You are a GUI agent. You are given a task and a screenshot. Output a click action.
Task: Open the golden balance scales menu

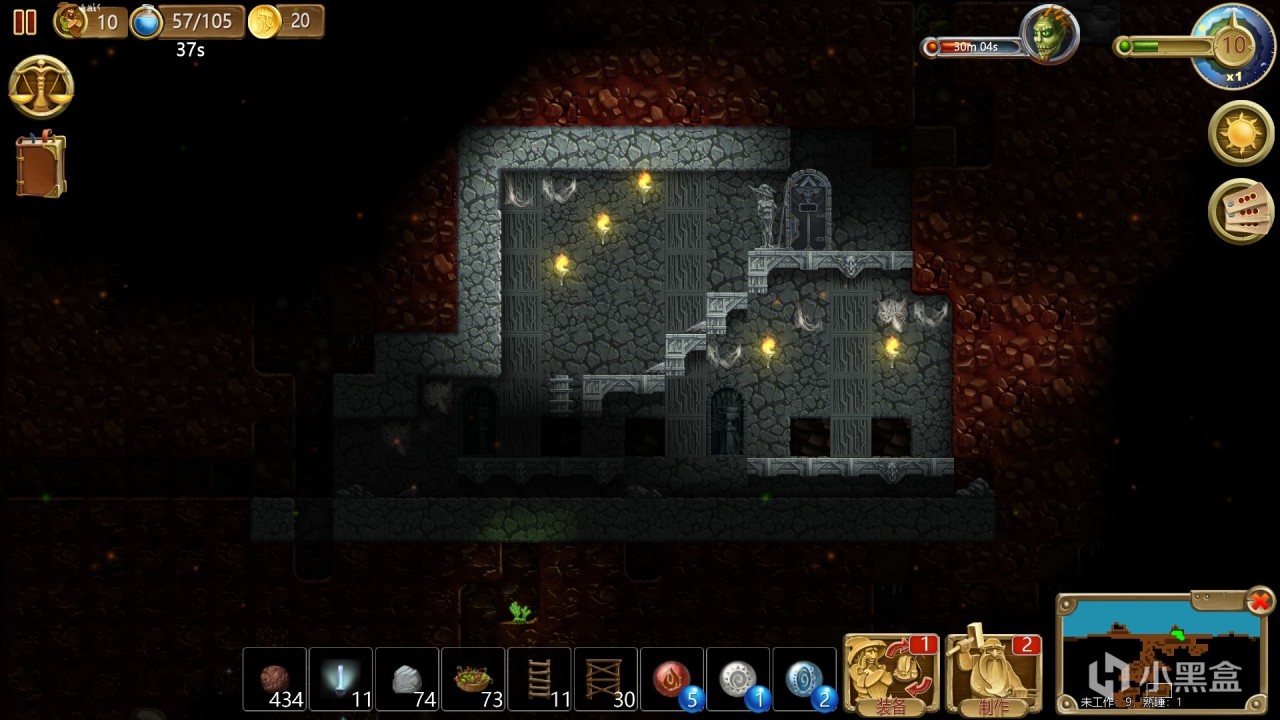pyautogui.click(x=41, y=87)
